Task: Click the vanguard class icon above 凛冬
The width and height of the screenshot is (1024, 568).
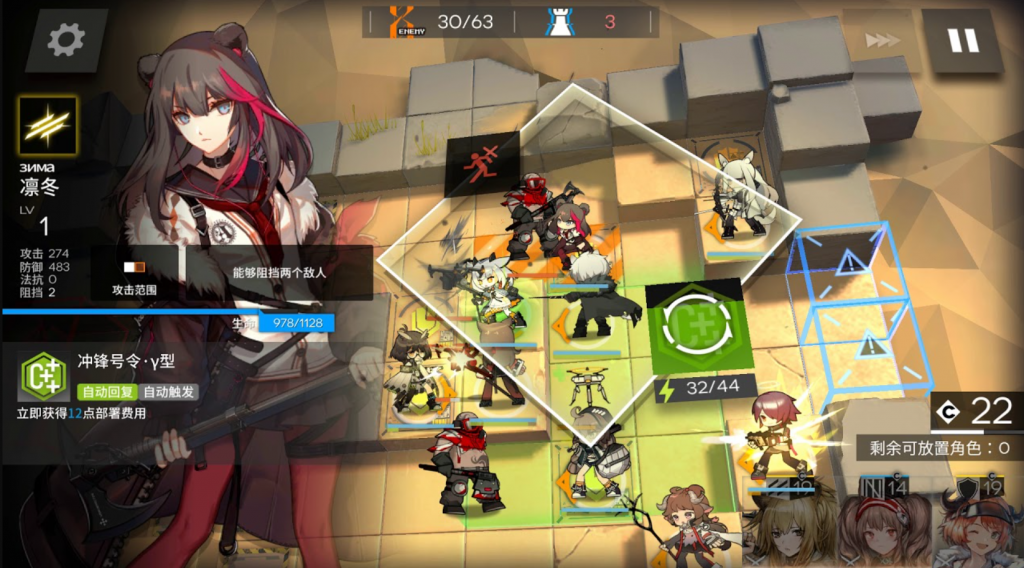Action: tap(47, 126)
